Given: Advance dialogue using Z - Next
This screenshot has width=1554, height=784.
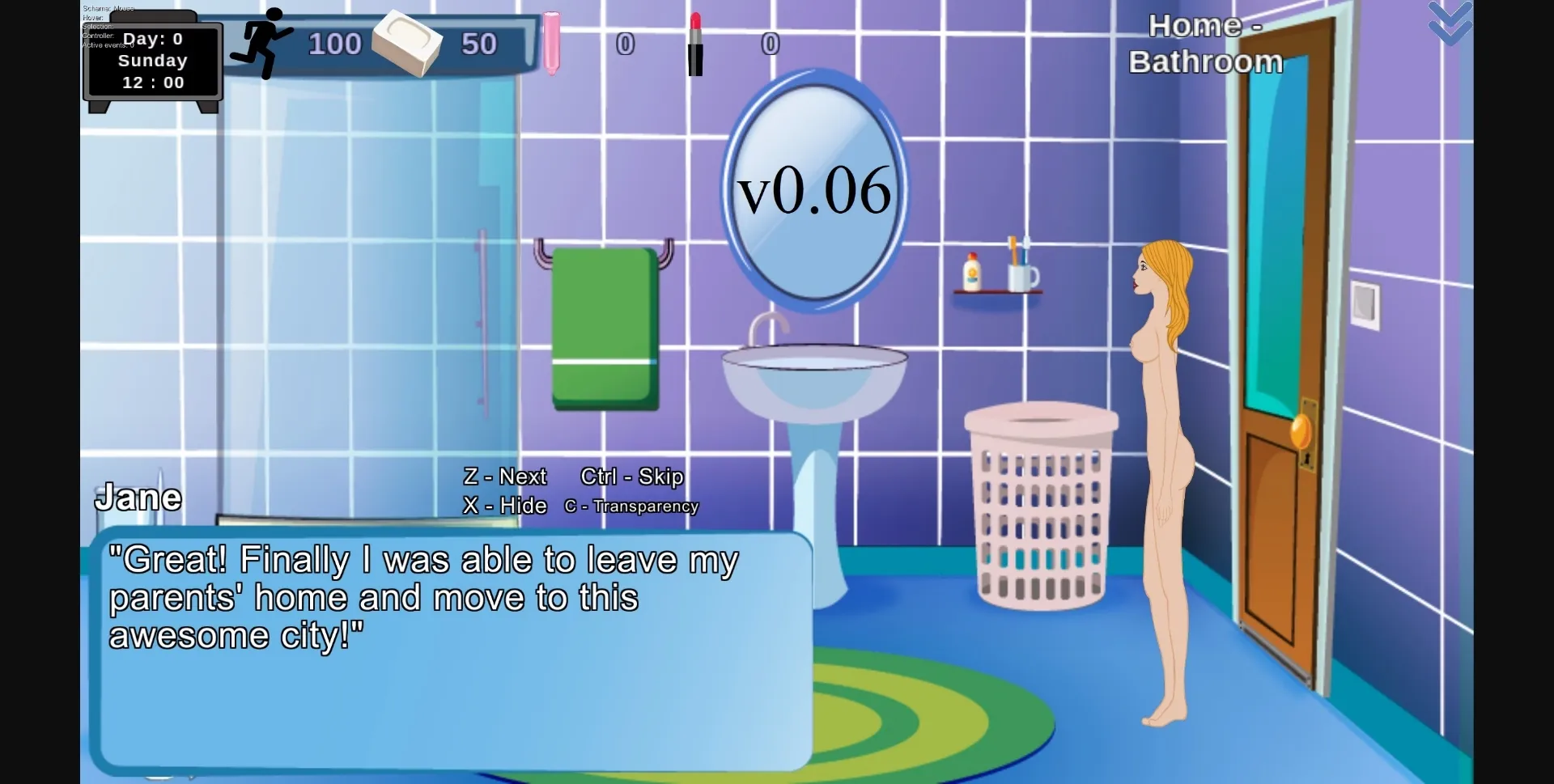Looking at the screenshot, I should pos(503,477).
